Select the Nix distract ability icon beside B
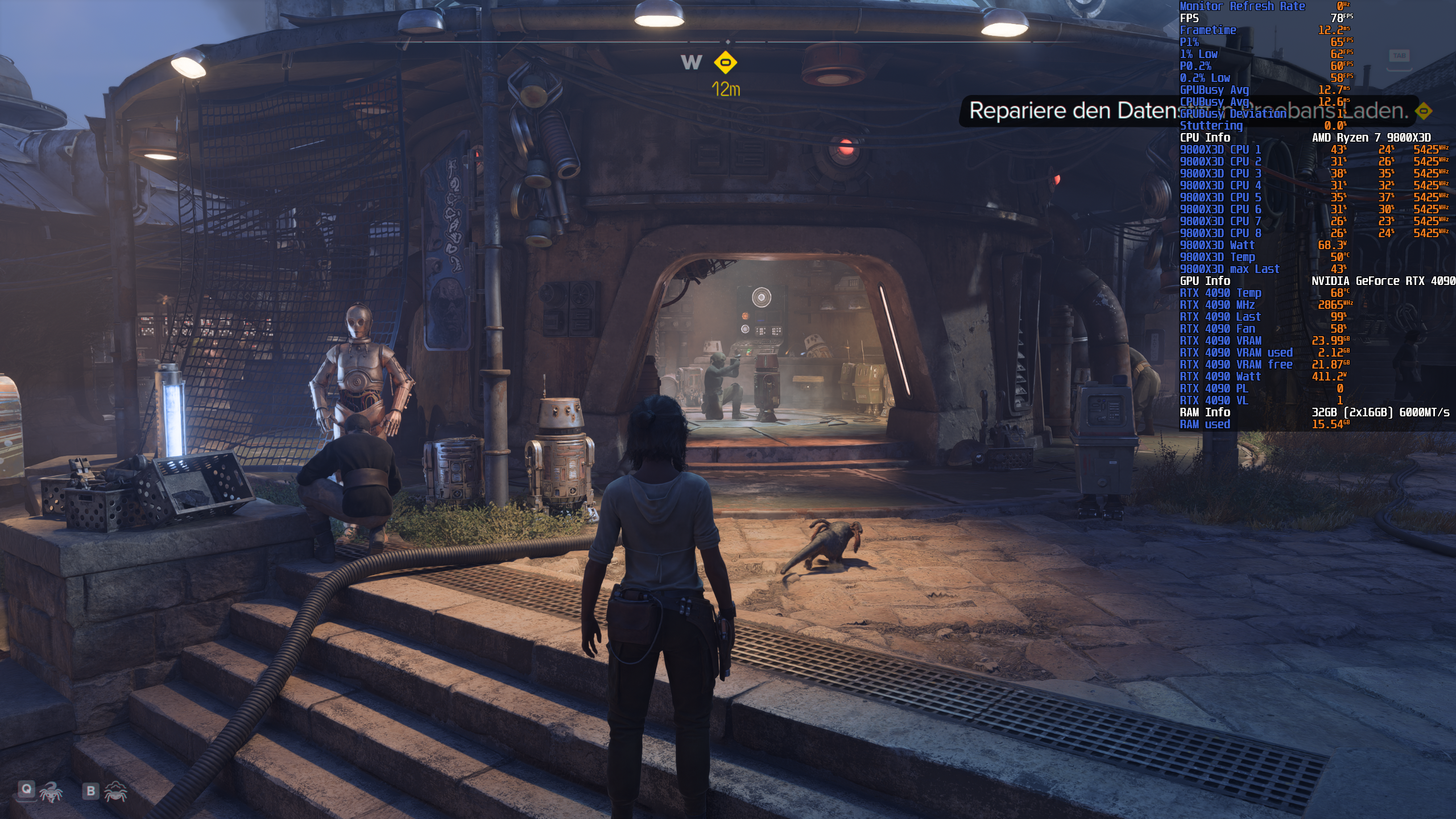The image size is (1456, 819). [117, 793]
